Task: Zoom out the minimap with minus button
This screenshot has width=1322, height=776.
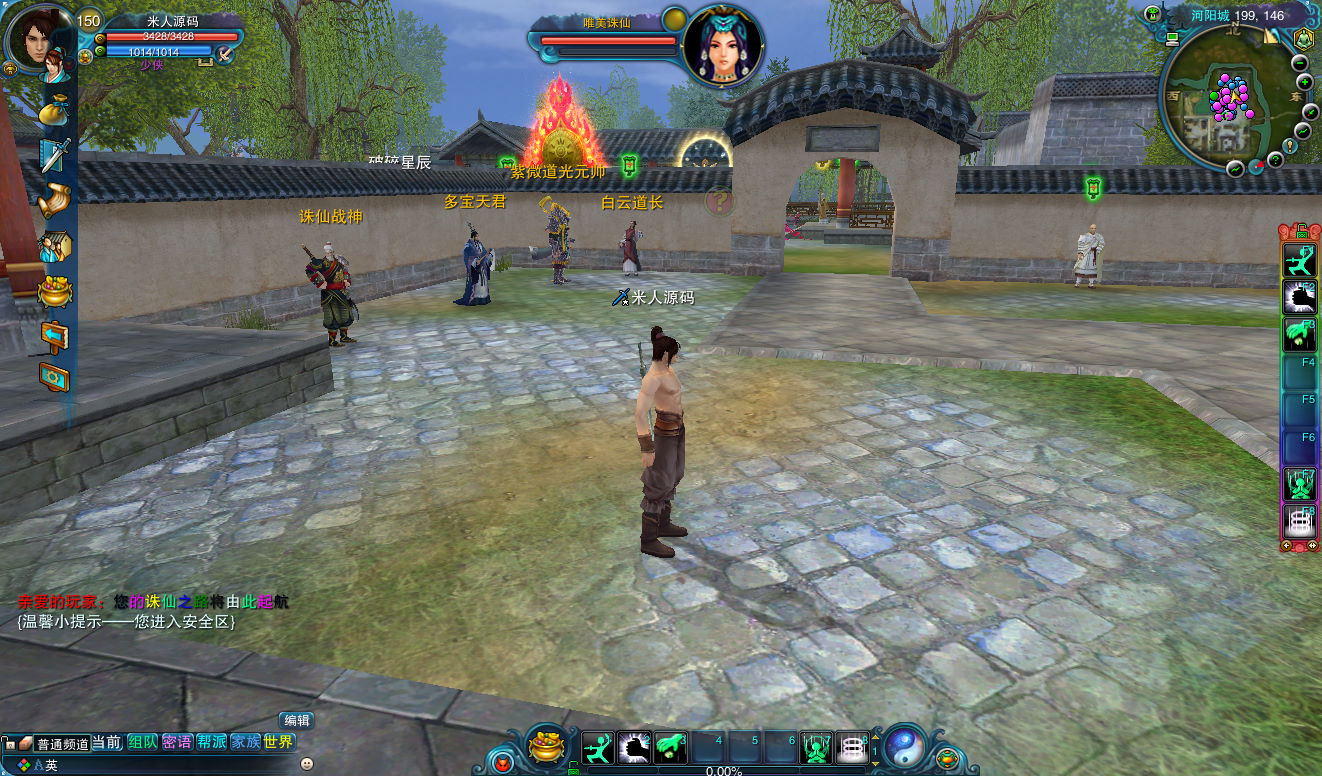Action: pos(1301,63)
